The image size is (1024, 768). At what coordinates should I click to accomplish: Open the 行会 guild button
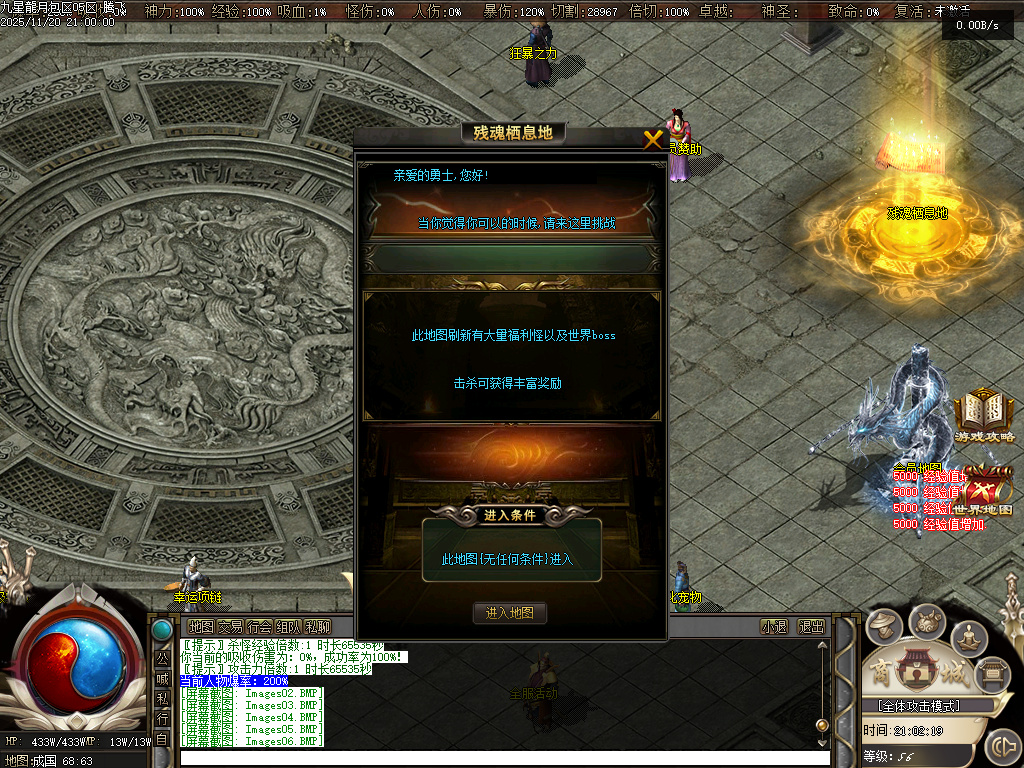pyautogui.click(x=260, y=627)
